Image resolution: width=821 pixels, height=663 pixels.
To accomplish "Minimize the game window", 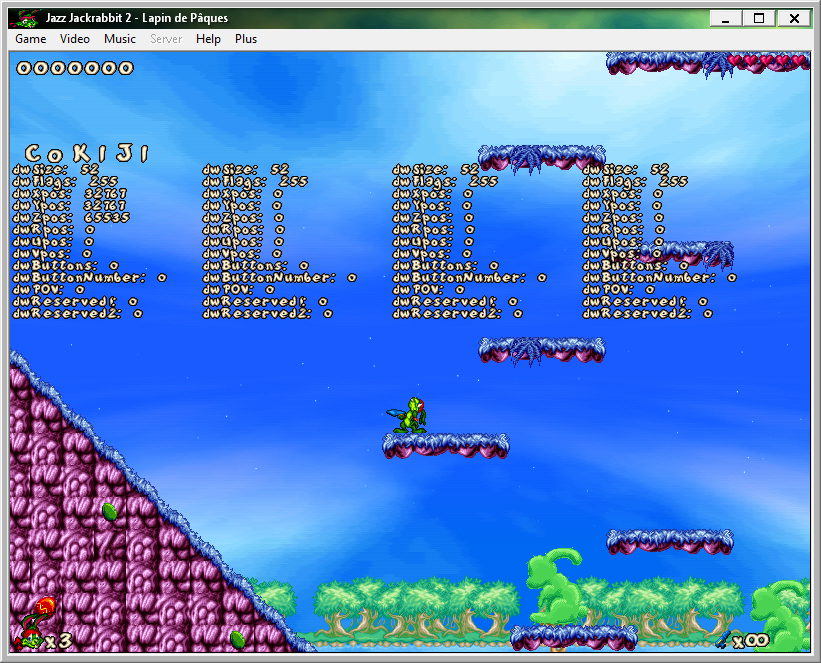I will 725,18.
